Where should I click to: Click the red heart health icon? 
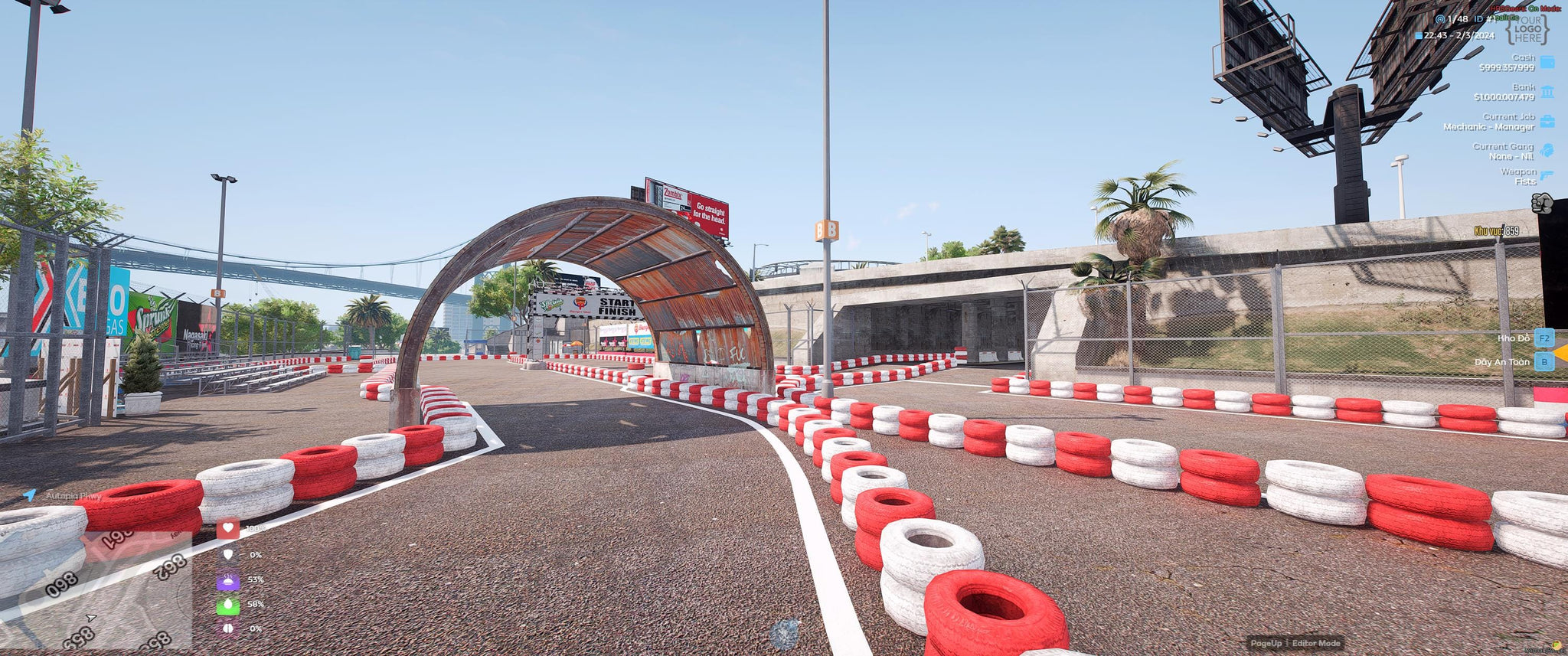tap(227, 528)
